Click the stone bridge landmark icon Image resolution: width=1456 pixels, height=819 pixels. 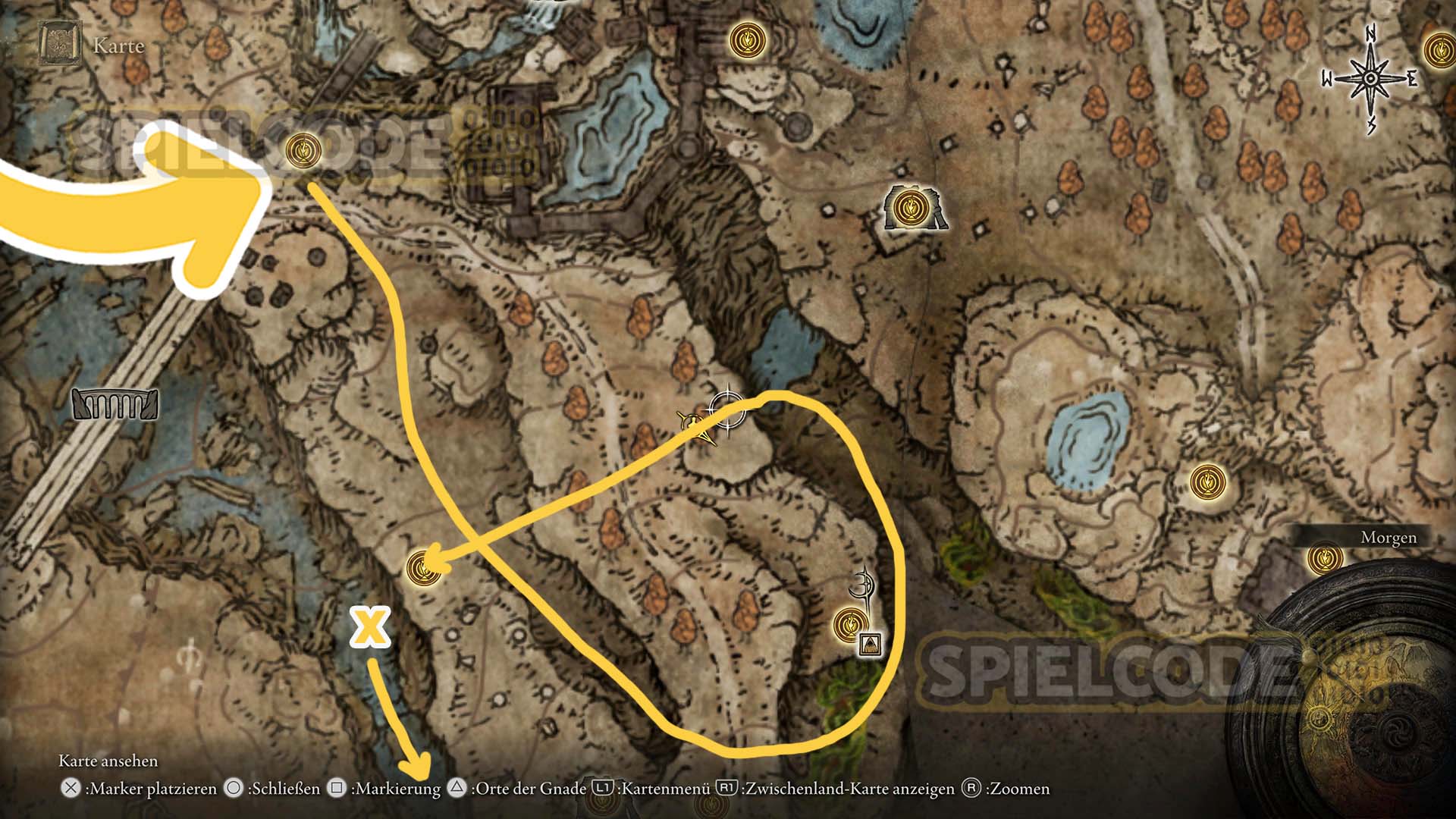115,404
